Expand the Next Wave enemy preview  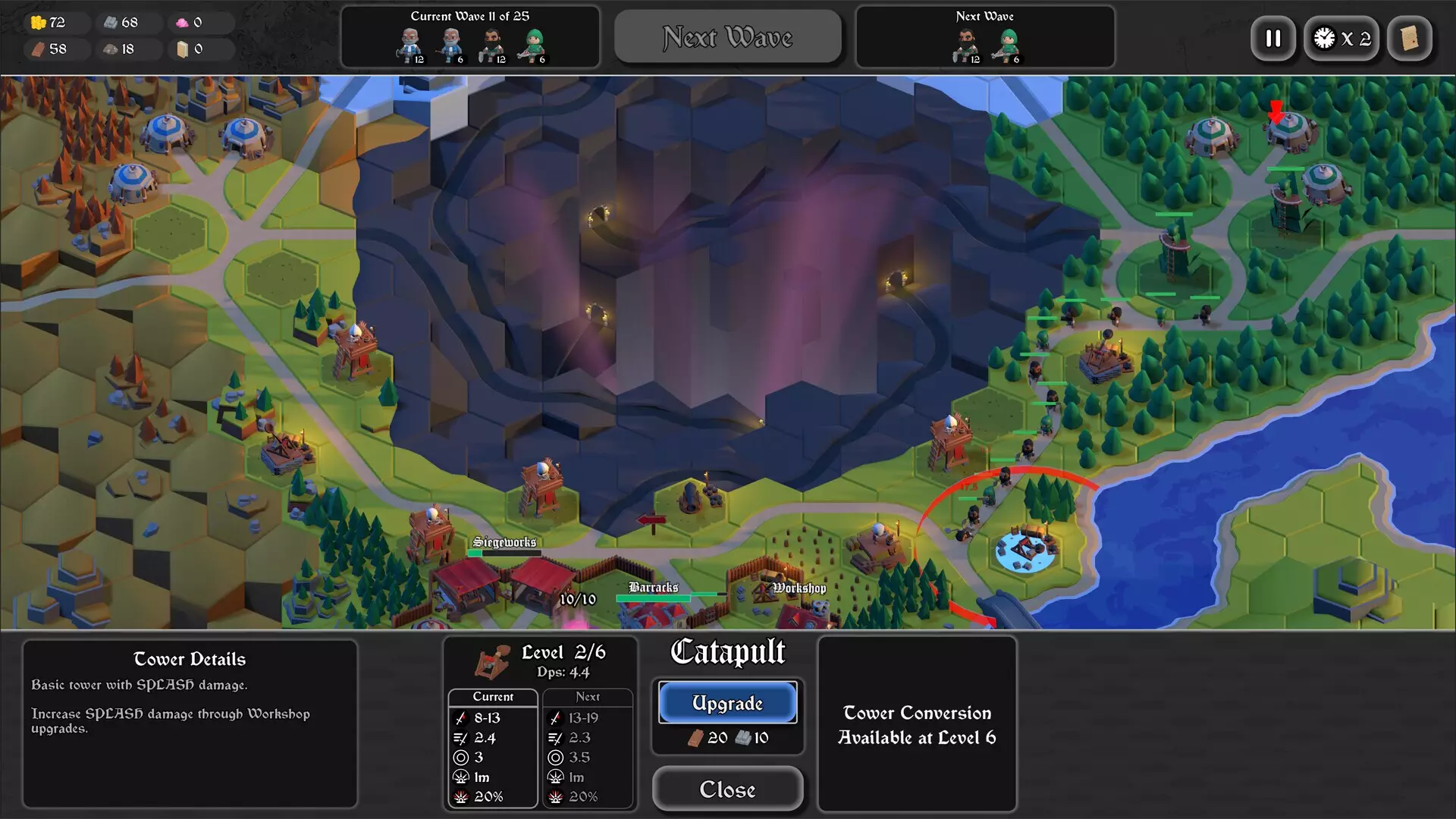(984, 36)
